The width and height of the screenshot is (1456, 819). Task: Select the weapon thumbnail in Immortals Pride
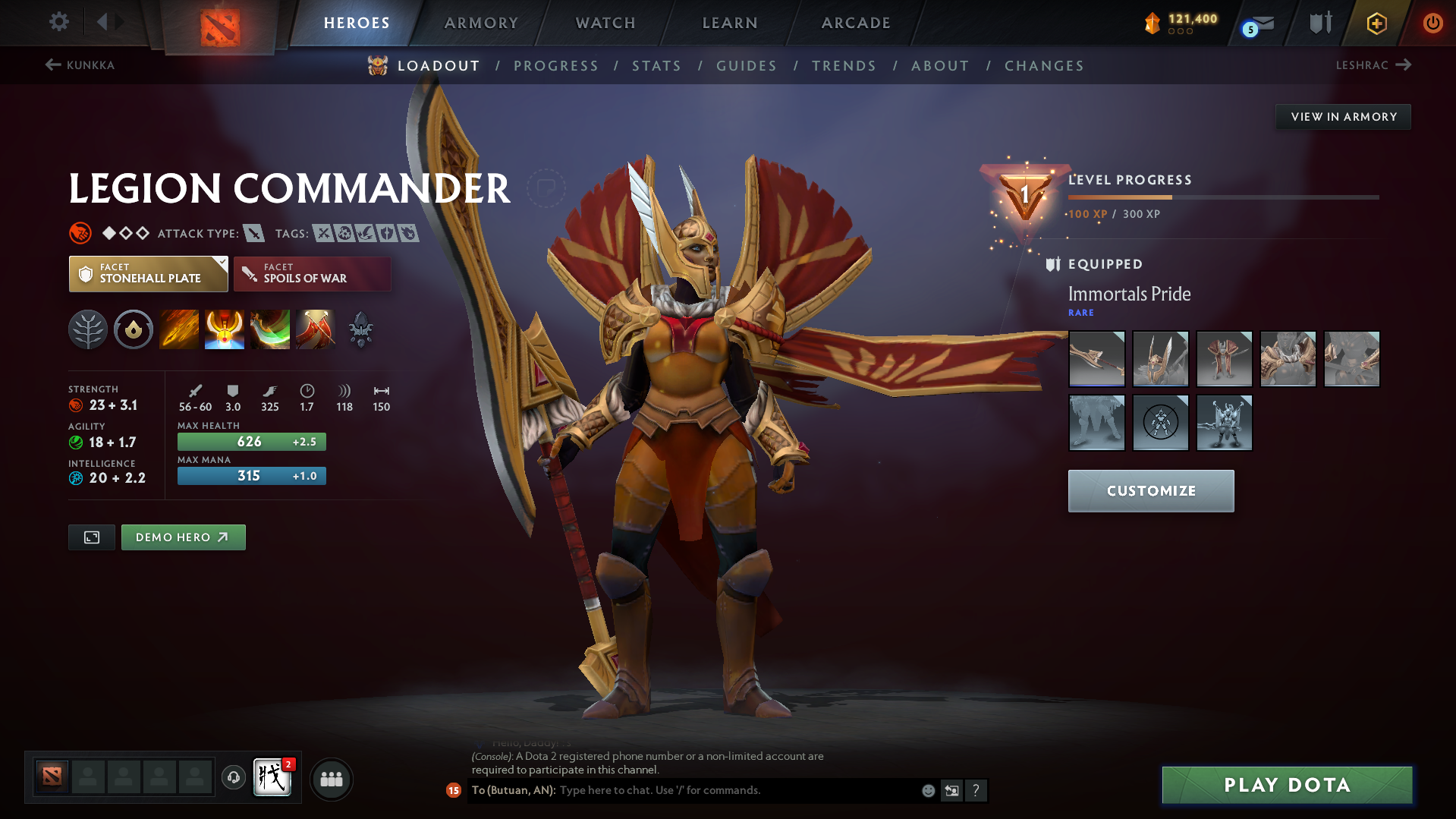tap(1096, 359)
